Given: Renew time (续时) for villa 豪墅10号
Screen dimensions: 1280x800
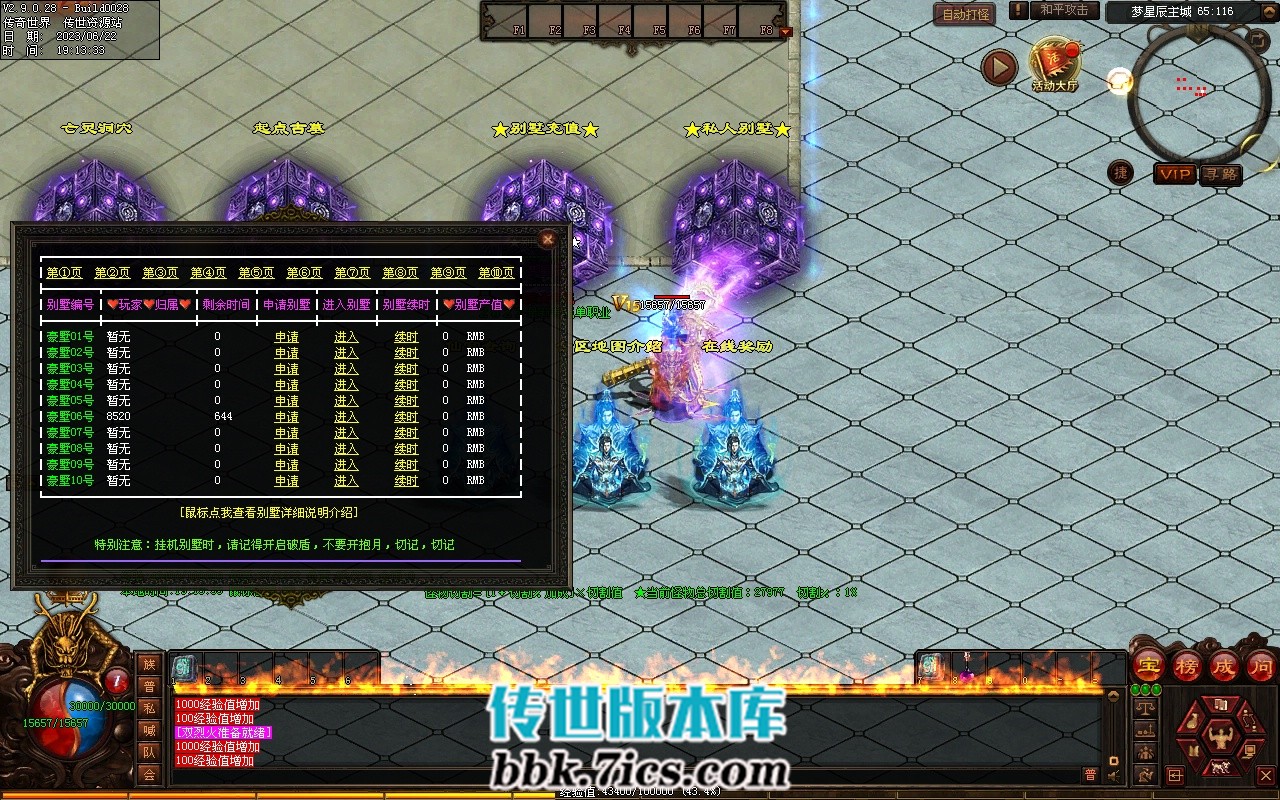Looking at the screenshot, I should [406, 481].
